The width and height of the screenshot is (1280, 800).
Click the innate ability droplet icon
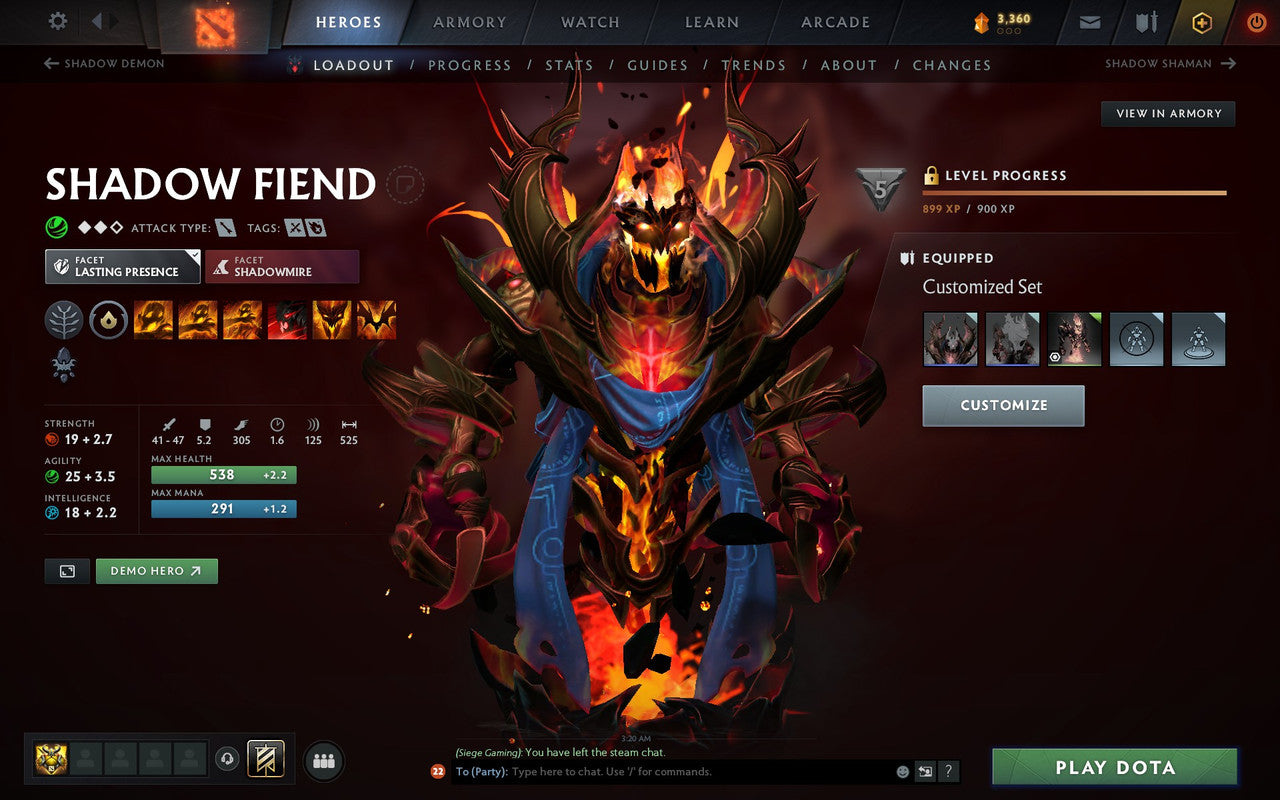pos(108,320)
